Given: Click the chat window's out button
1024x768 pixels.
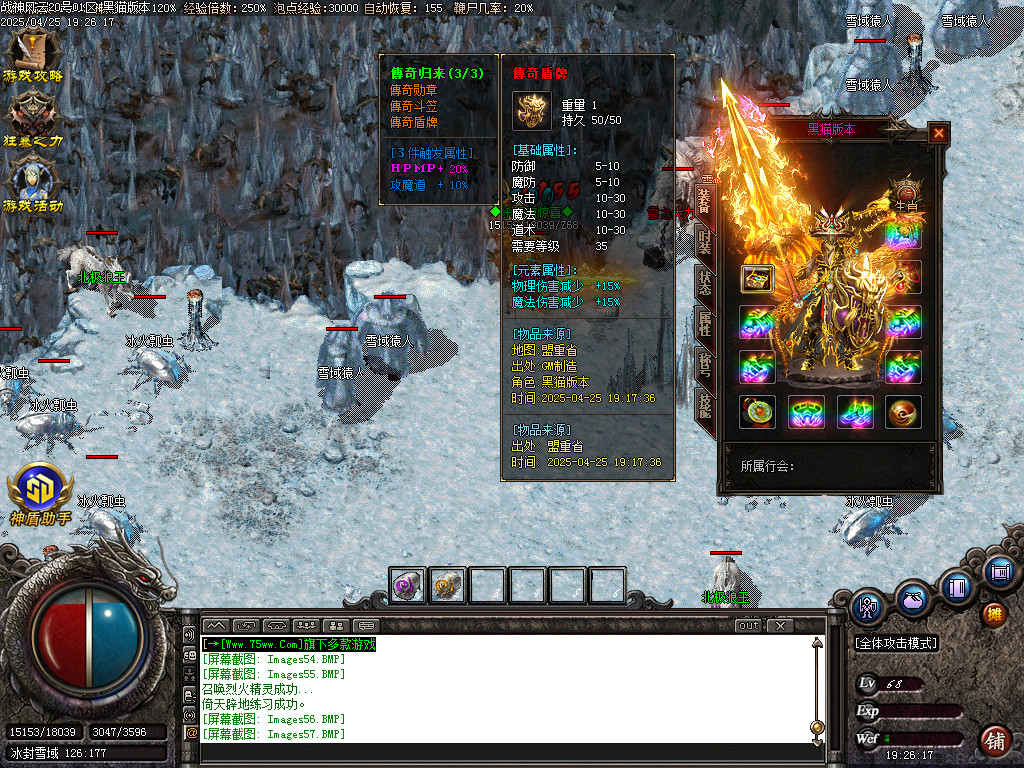Looking at the screenshot, I should [748, 626].
